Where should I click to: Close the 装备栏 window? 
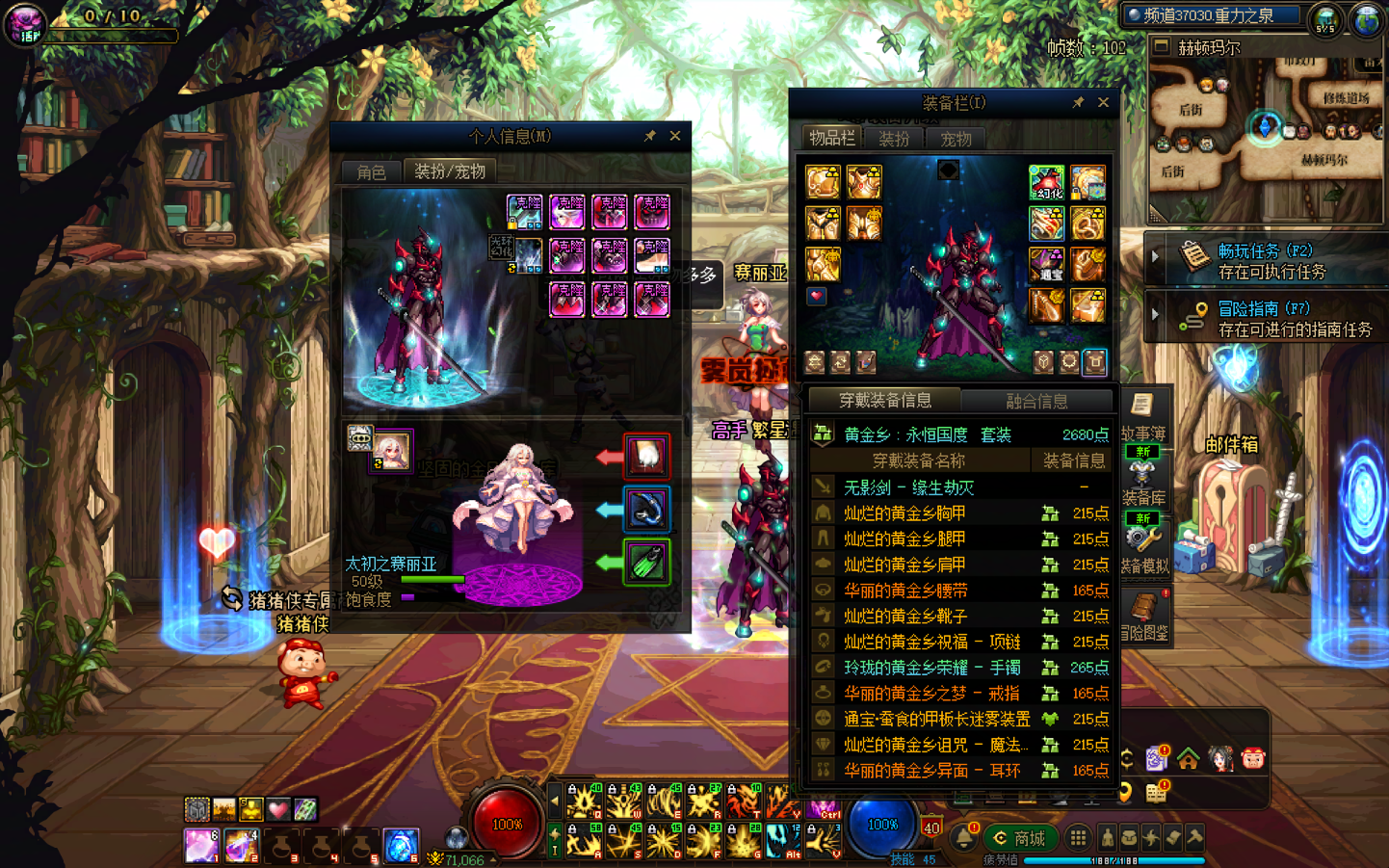tap(1103, 102)
